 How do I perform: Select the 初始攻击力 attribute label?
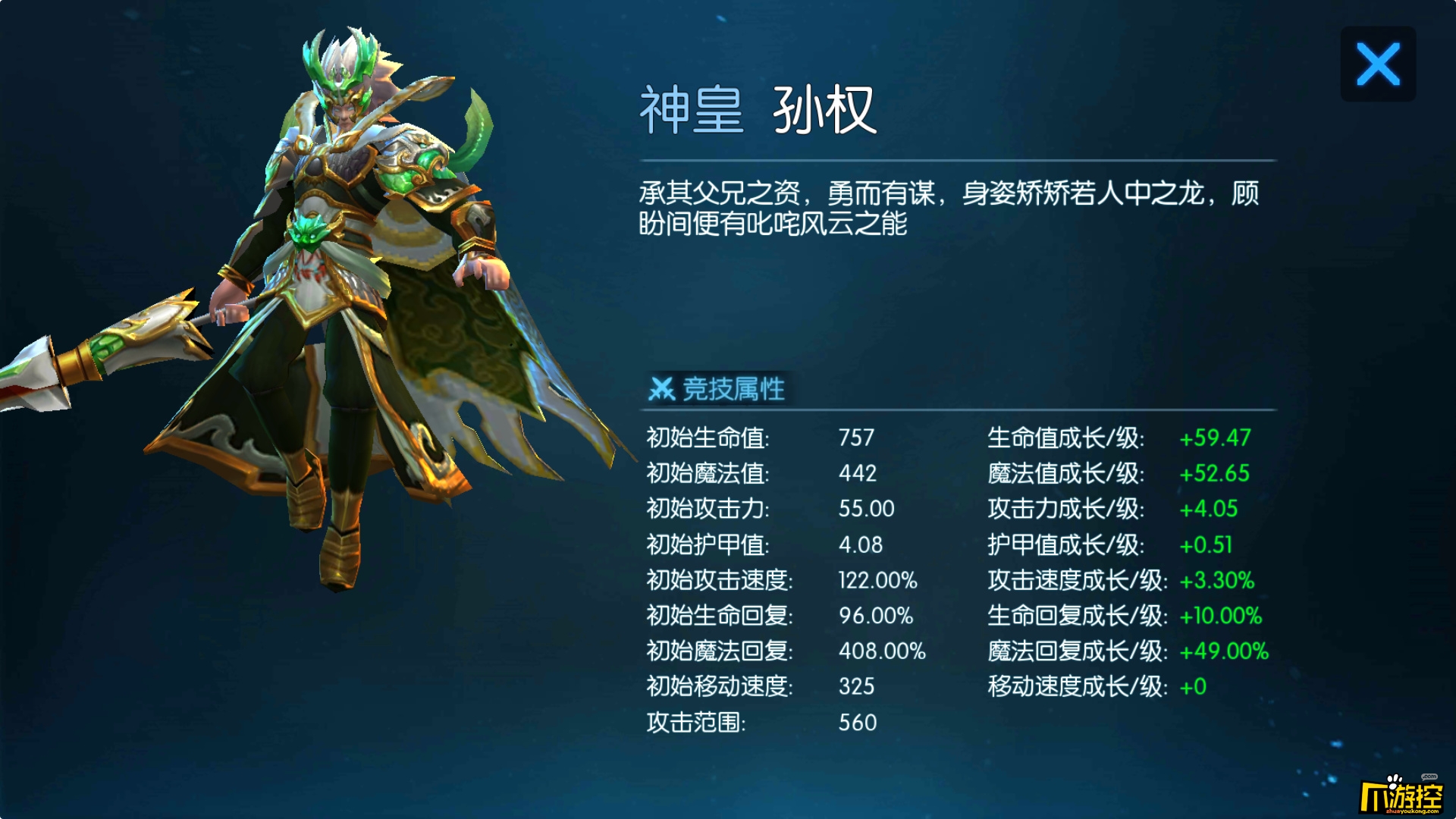[x=705, y=509]
